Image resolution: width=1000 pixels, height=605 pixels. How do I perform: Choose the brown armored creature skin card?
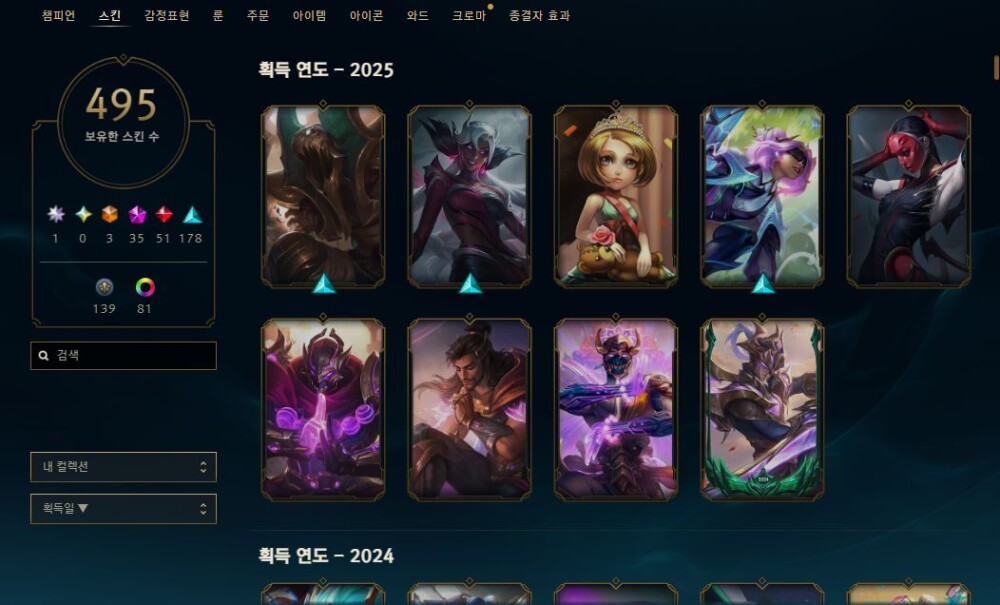coord(323,196)
